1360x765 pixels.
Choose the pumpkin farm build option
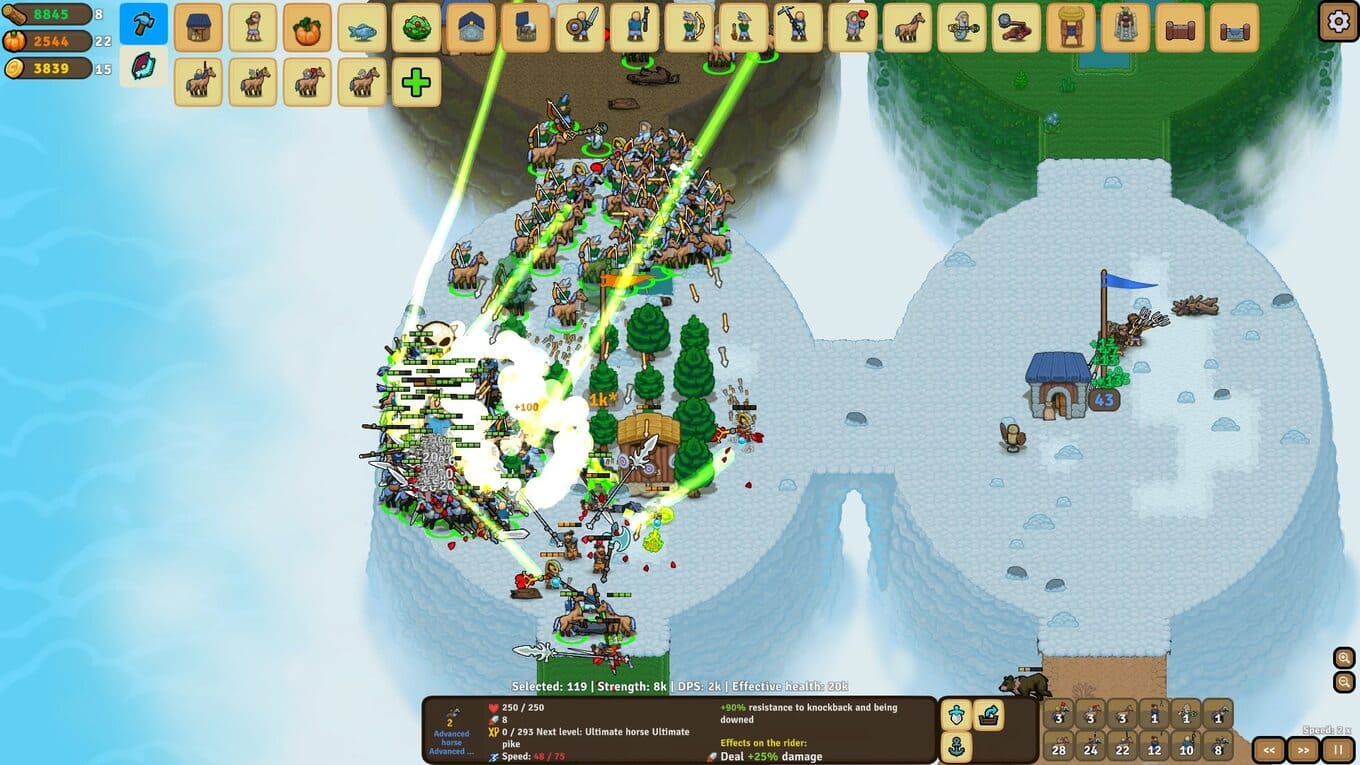pos(307,28)
